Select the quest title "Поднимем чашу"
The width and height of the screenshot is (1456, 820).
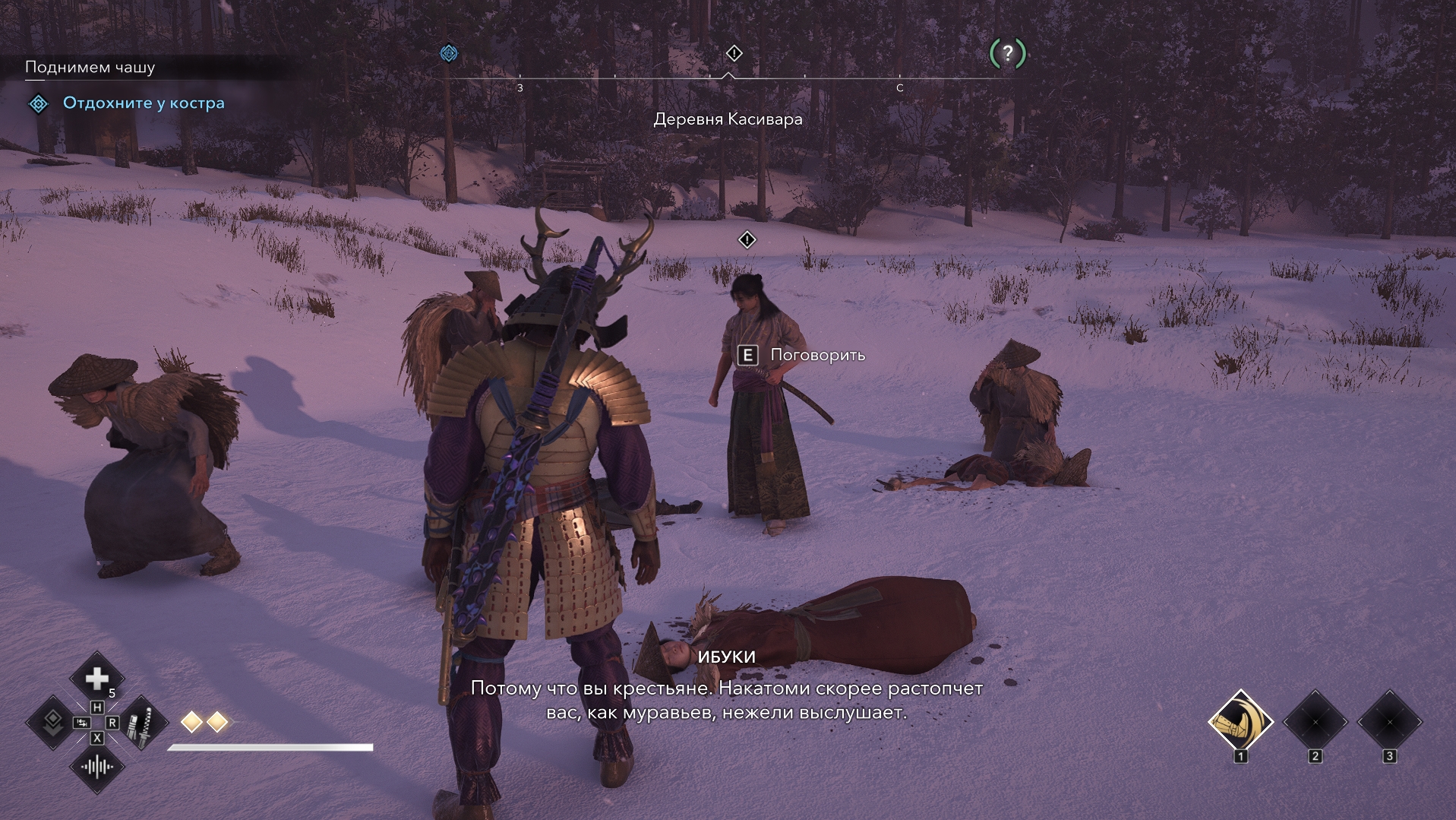(90, 68)
